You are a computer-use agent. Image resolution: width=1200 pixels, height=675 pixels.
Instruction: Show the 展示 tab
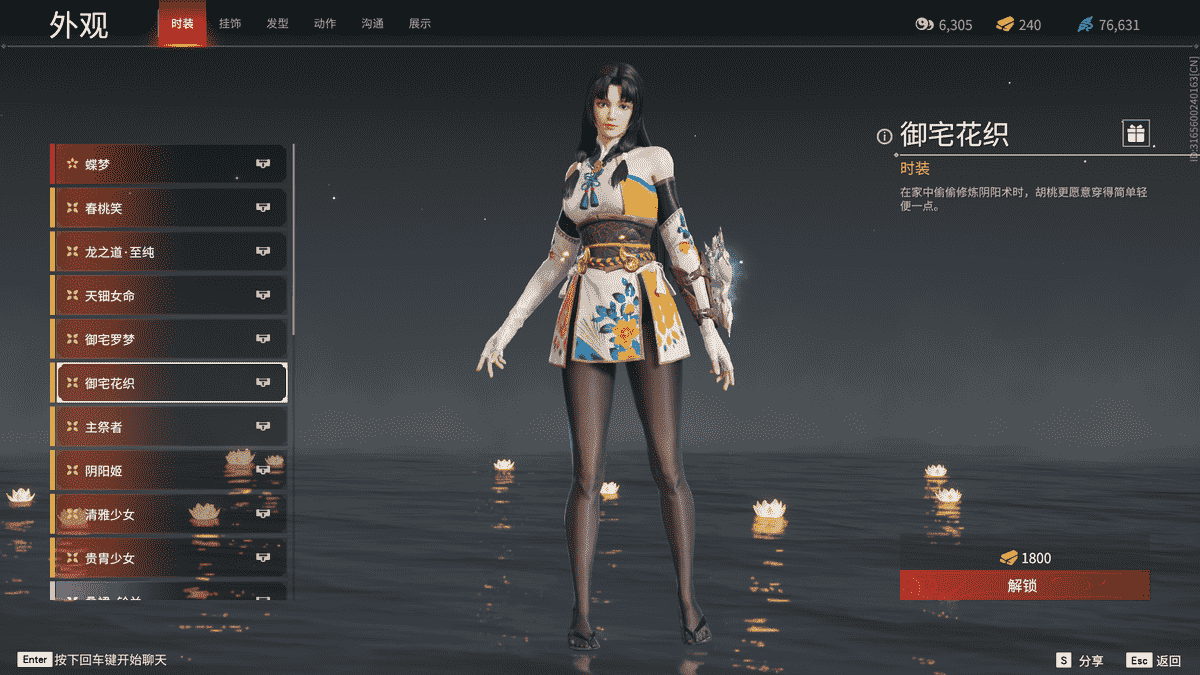pos(420,24)
